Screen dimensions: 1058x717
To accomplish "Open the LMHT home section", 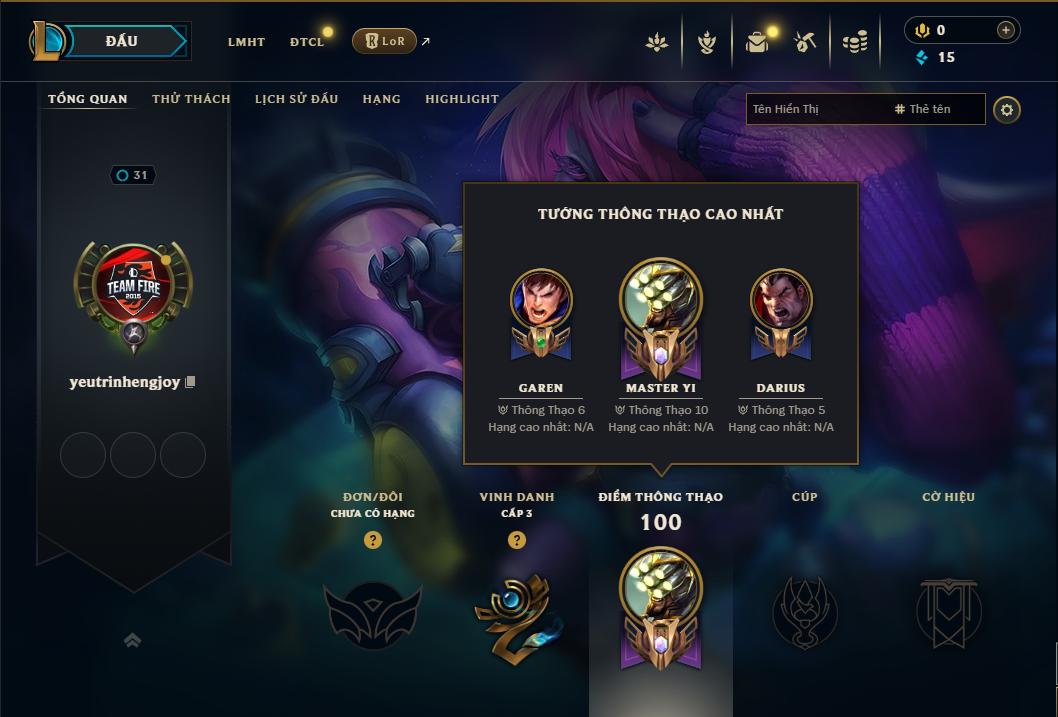I will click(246, 42).
